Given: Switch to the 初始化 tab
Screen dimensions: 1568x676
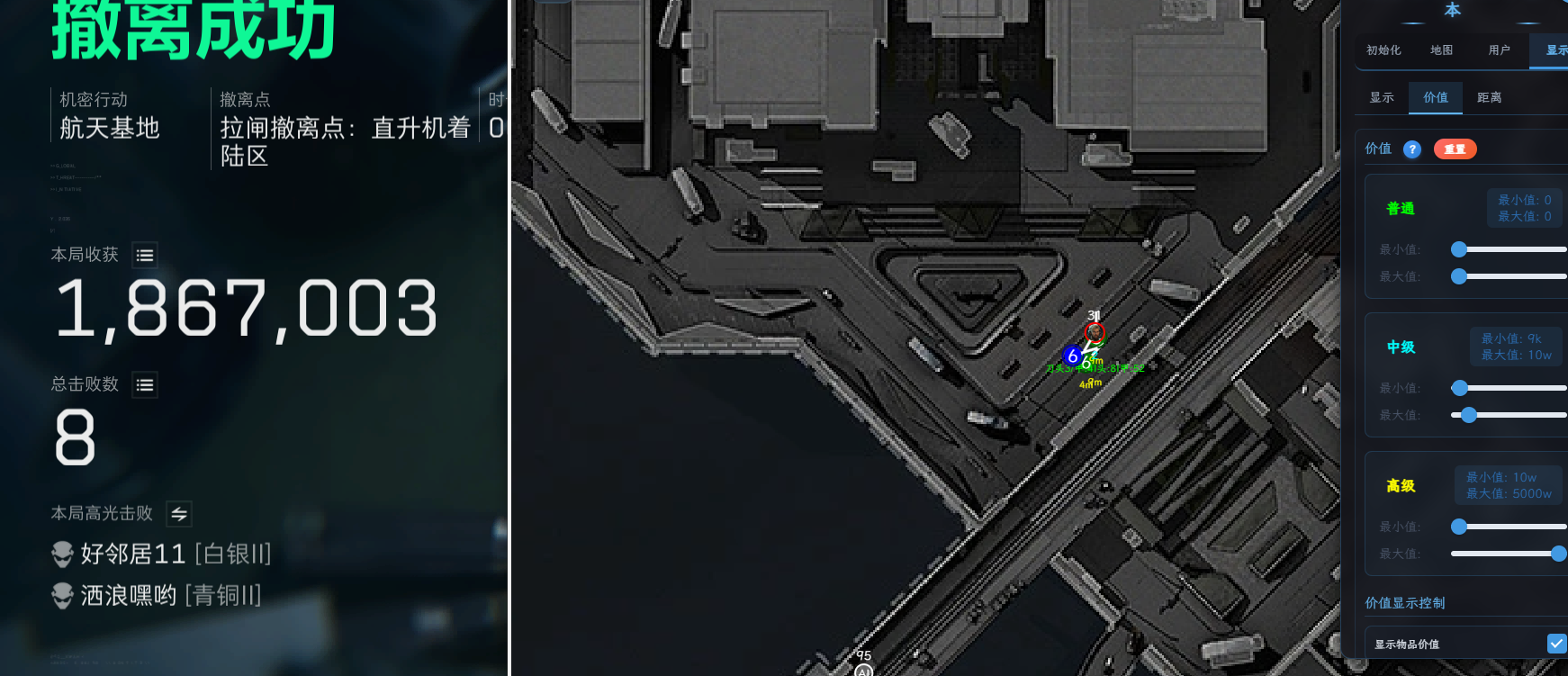Looking at the screenshot, I should coord(1383,50).
